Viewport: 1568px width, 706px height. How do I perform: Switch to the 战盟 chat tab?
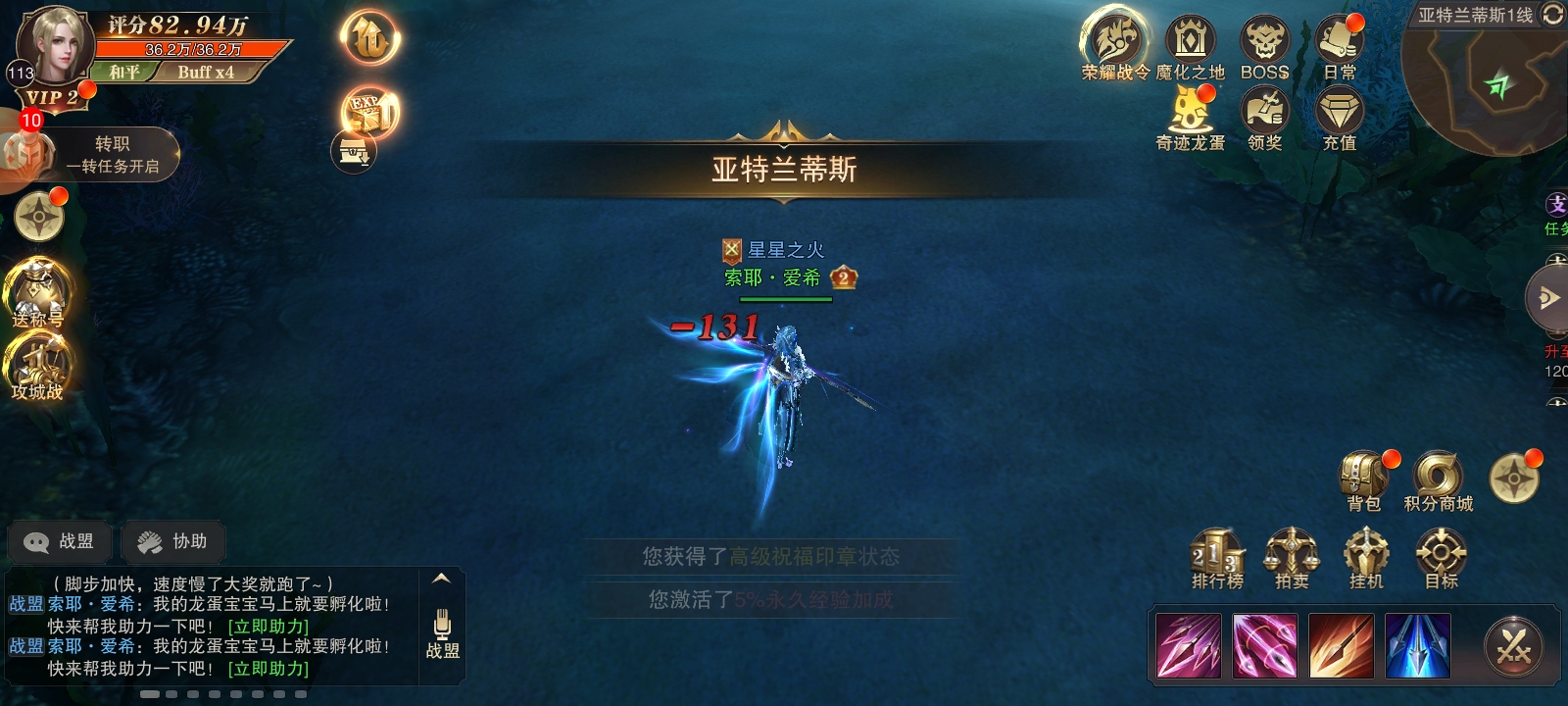tap(61, 541)
